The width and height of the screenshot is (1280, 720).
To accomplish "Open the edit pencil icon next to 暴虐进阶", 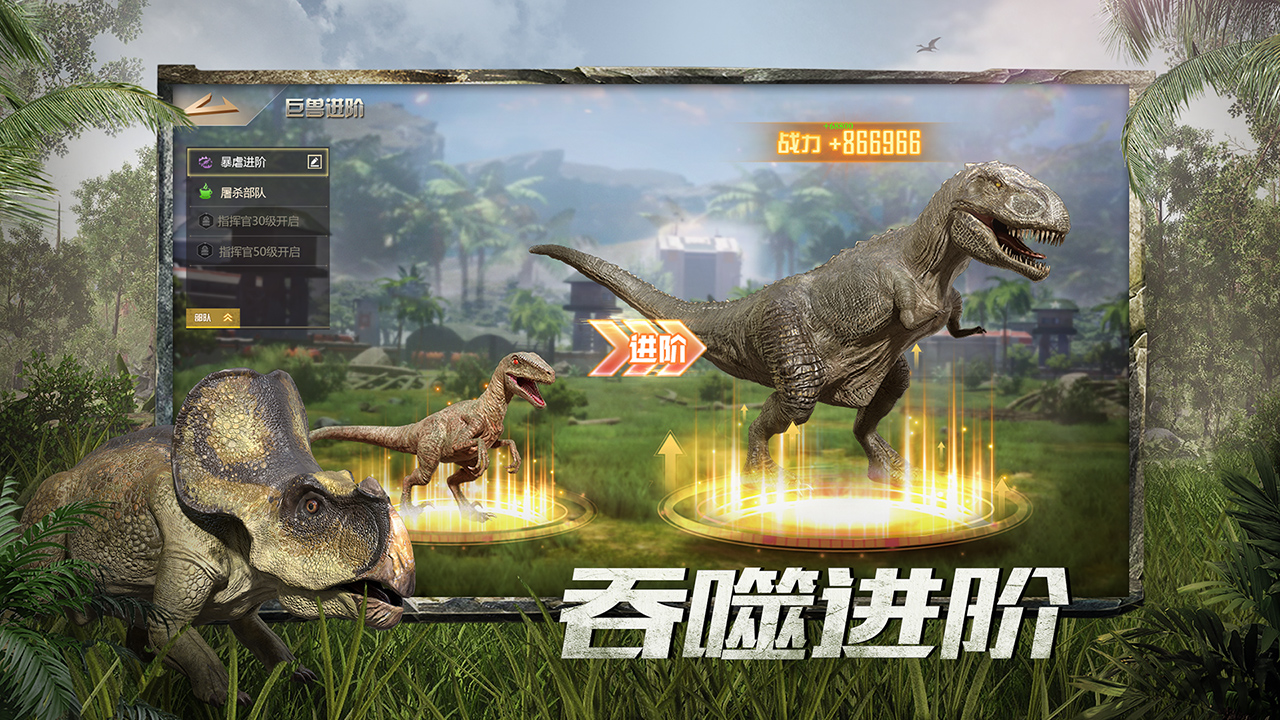I will tap(313, 162).
